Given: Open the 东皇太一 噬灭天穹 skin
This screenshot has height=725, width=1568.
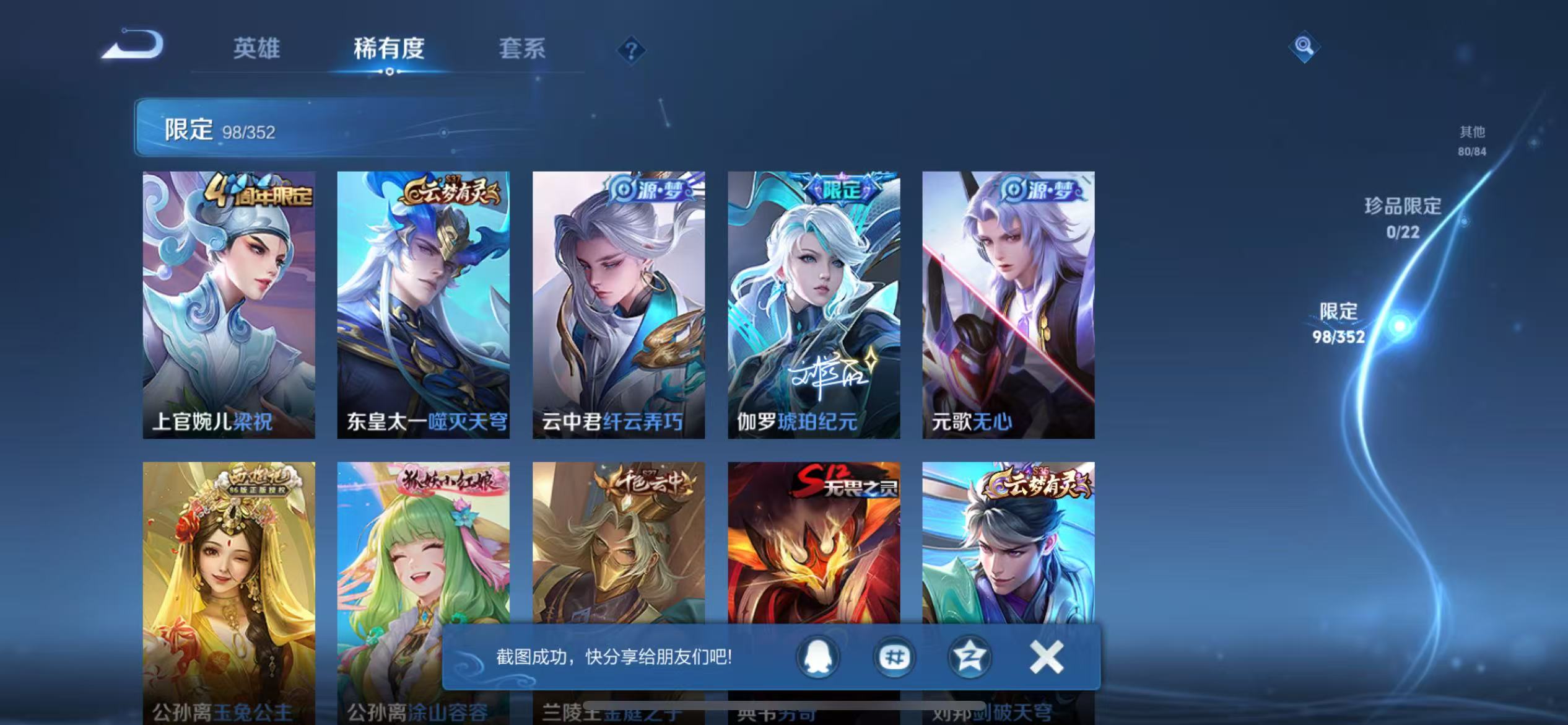Looking at the screenshot, I should (423, 310).
